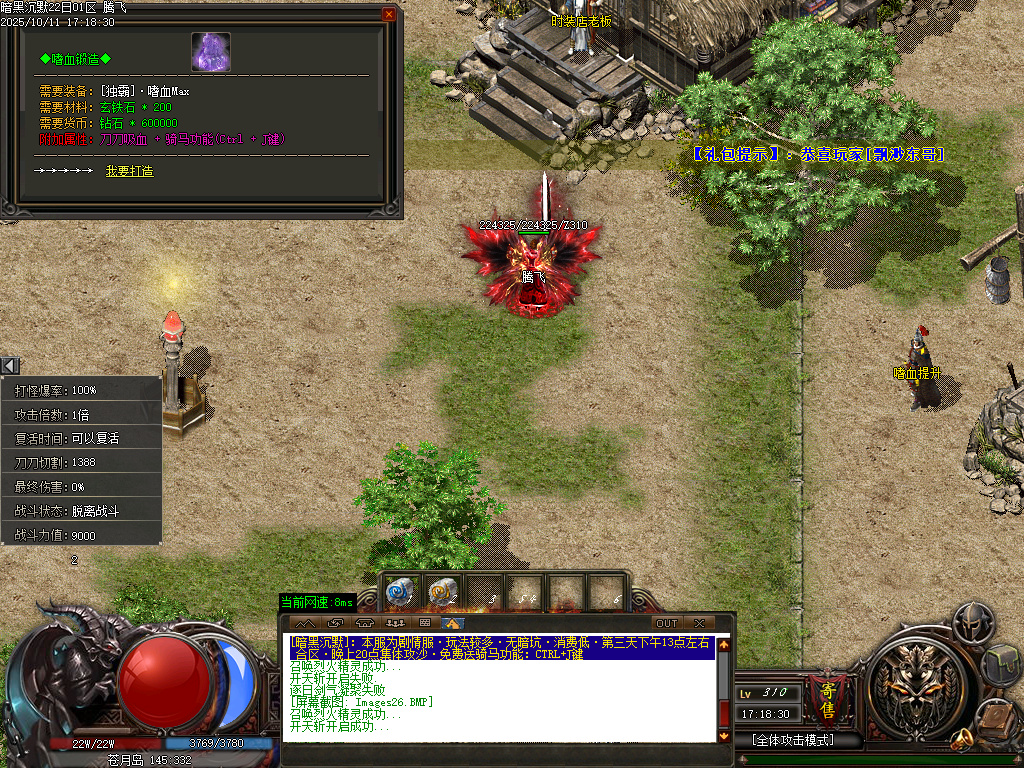Select the purple crystal item icon
The height and width of the screenshot is (768, 1024).
(211, 52)
